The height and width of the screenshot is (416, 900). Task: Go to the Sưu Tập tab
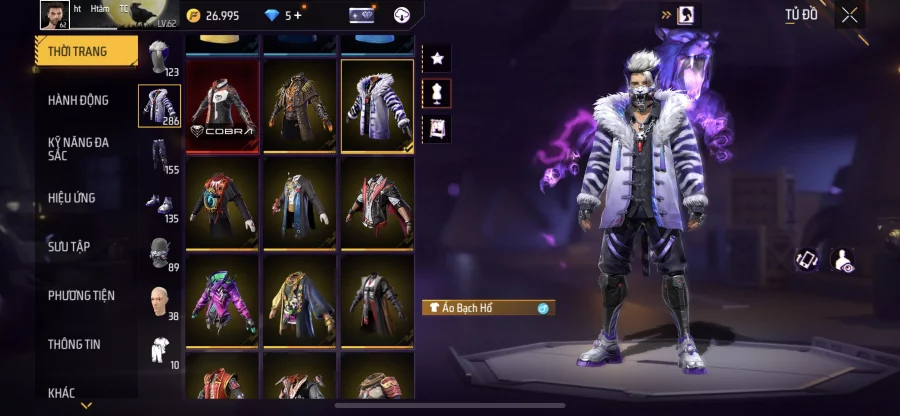pos(69,246)
